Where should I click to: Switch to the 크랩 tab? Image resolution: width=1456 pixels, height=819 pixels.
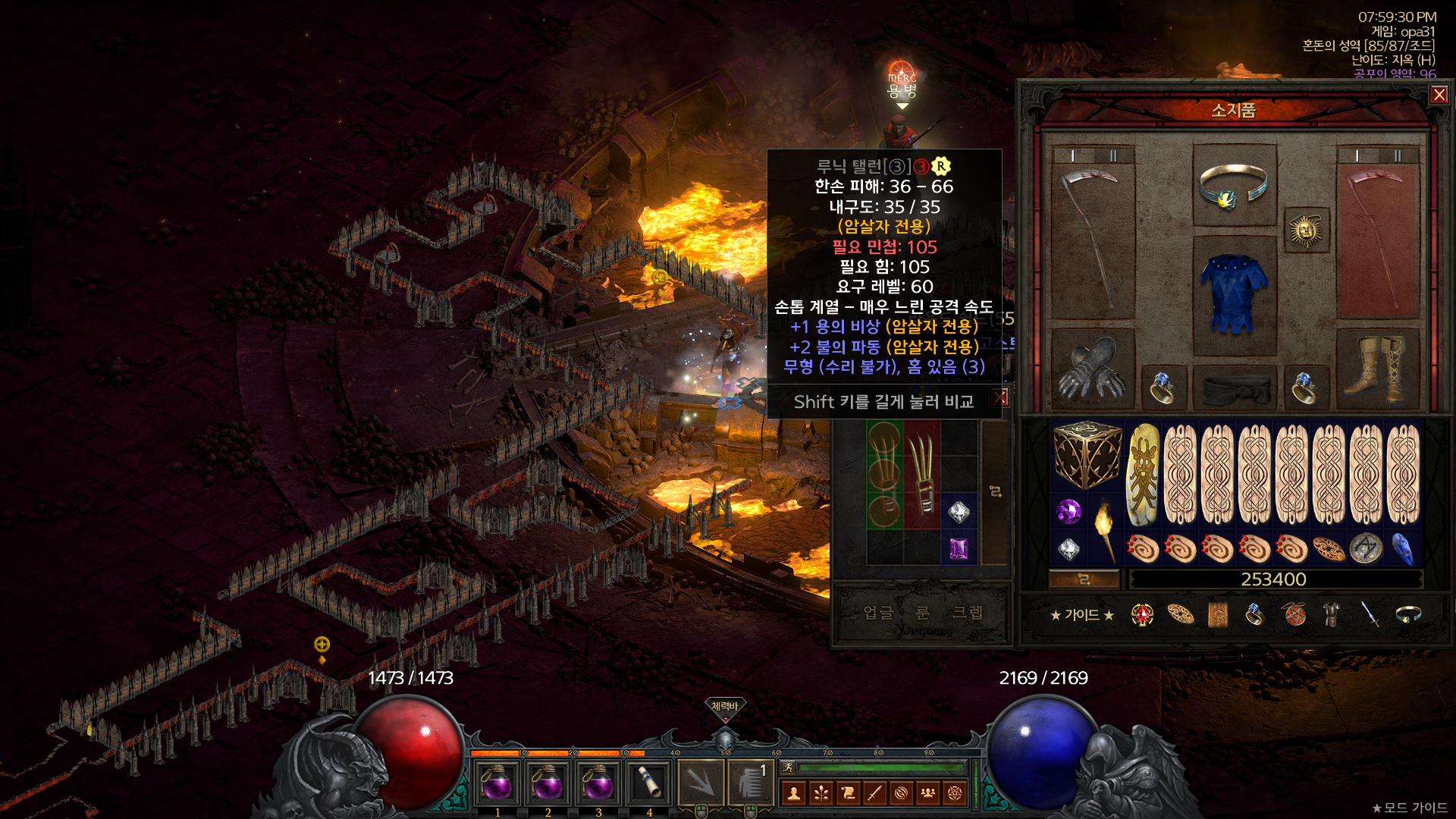pos(967,613)
